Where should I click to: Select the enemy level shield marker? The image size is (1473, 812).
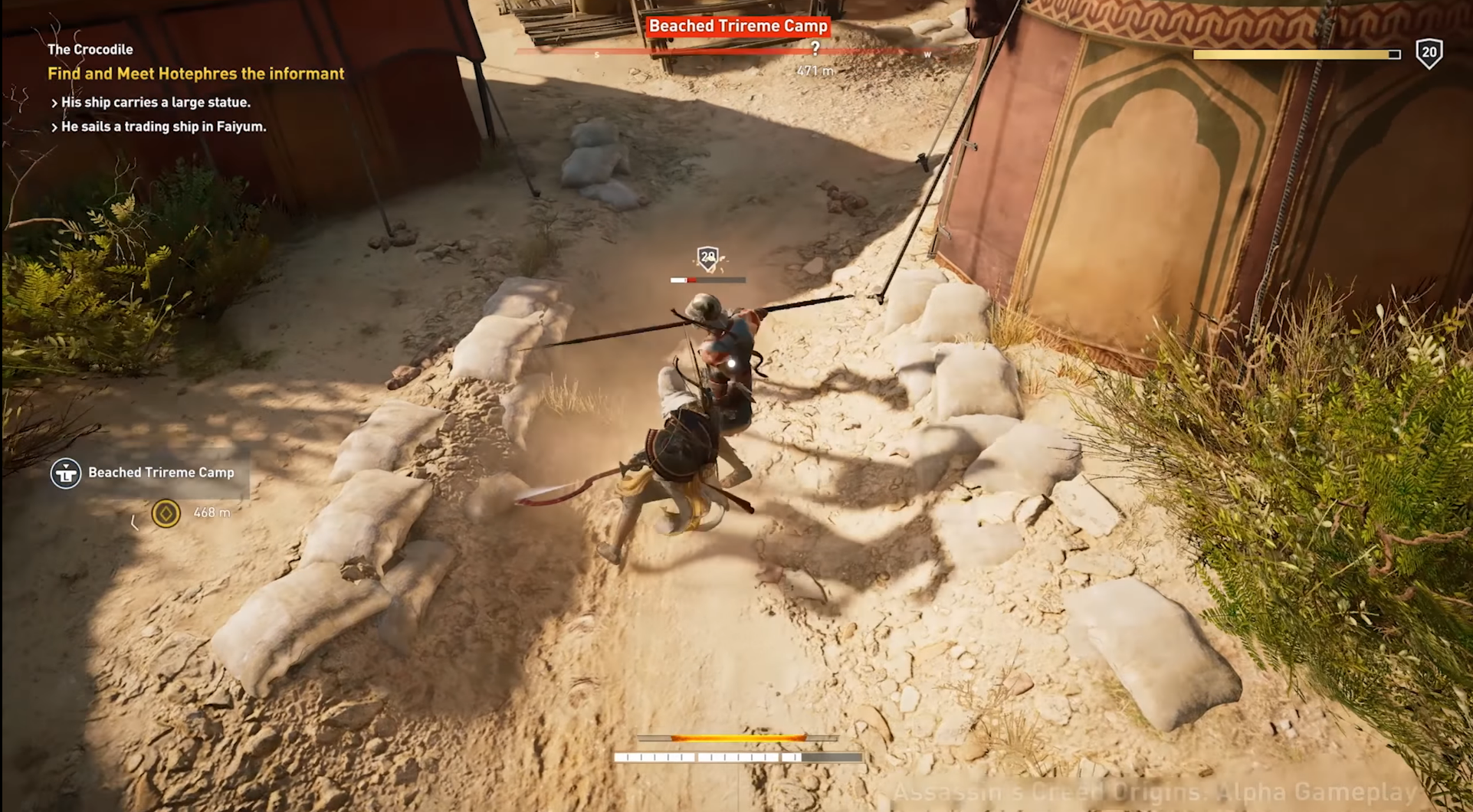coord(707,258)
